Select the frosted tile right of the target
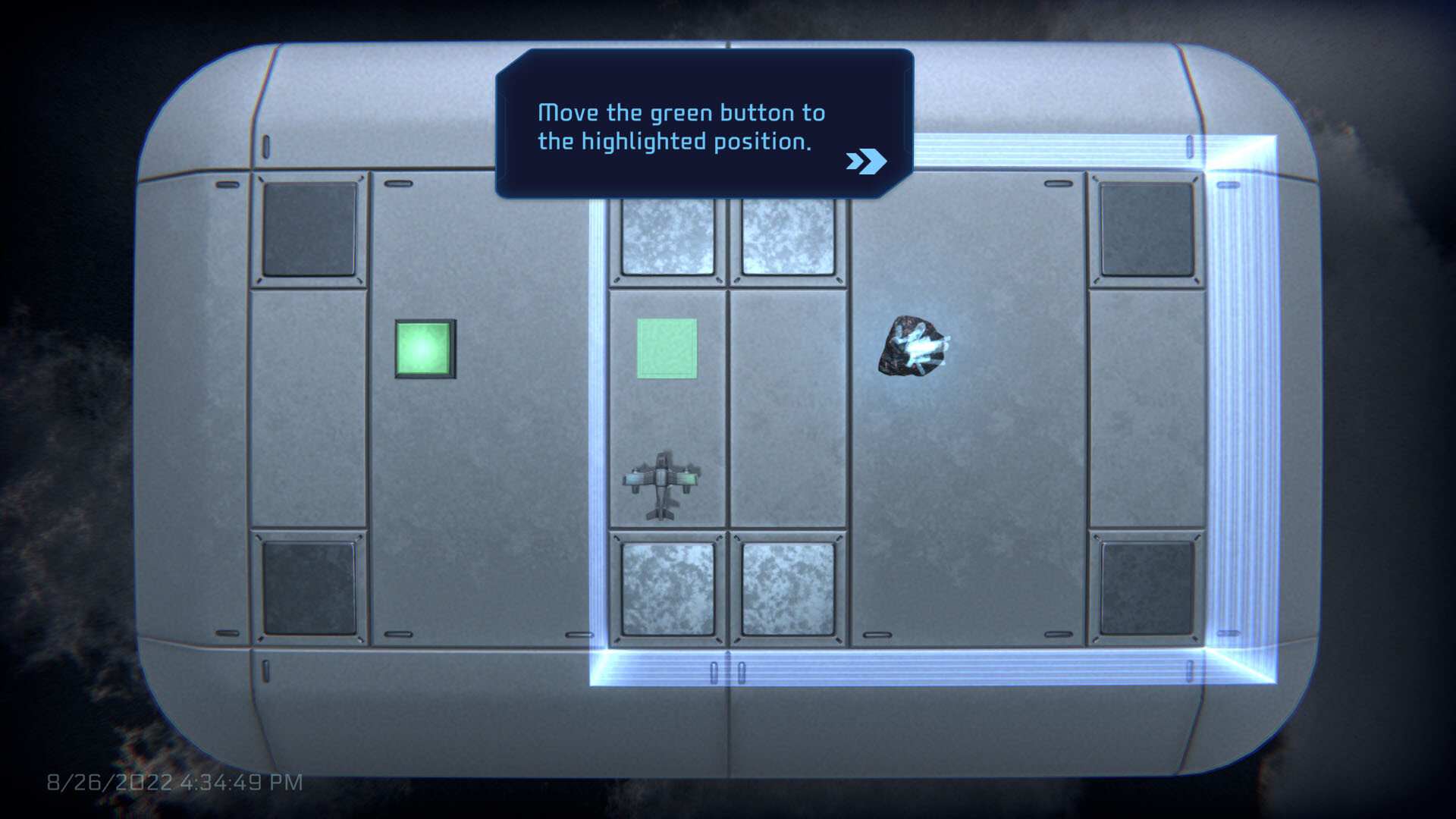The image size is (1456, 819). tap(786, 238)
